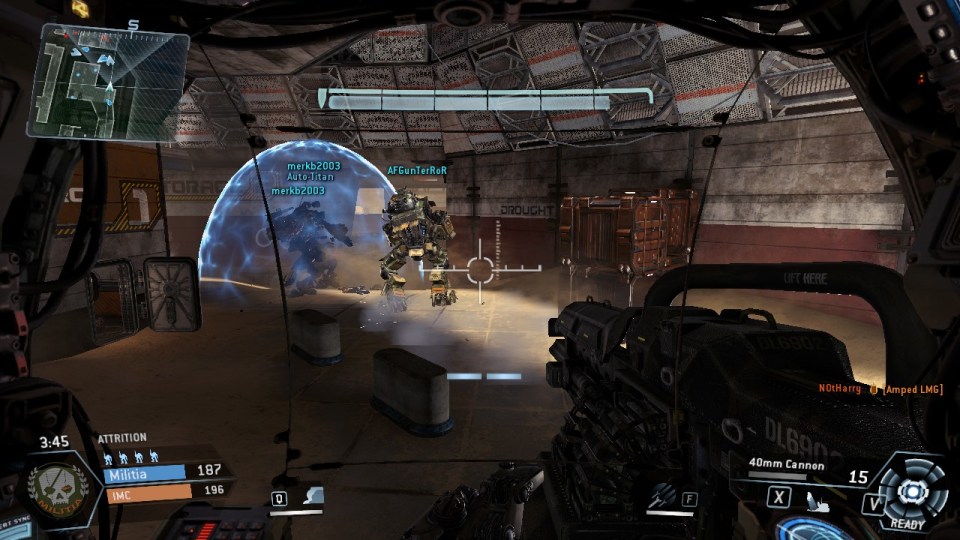Fire the ordnance rocket icon

(x=663, y=495)
